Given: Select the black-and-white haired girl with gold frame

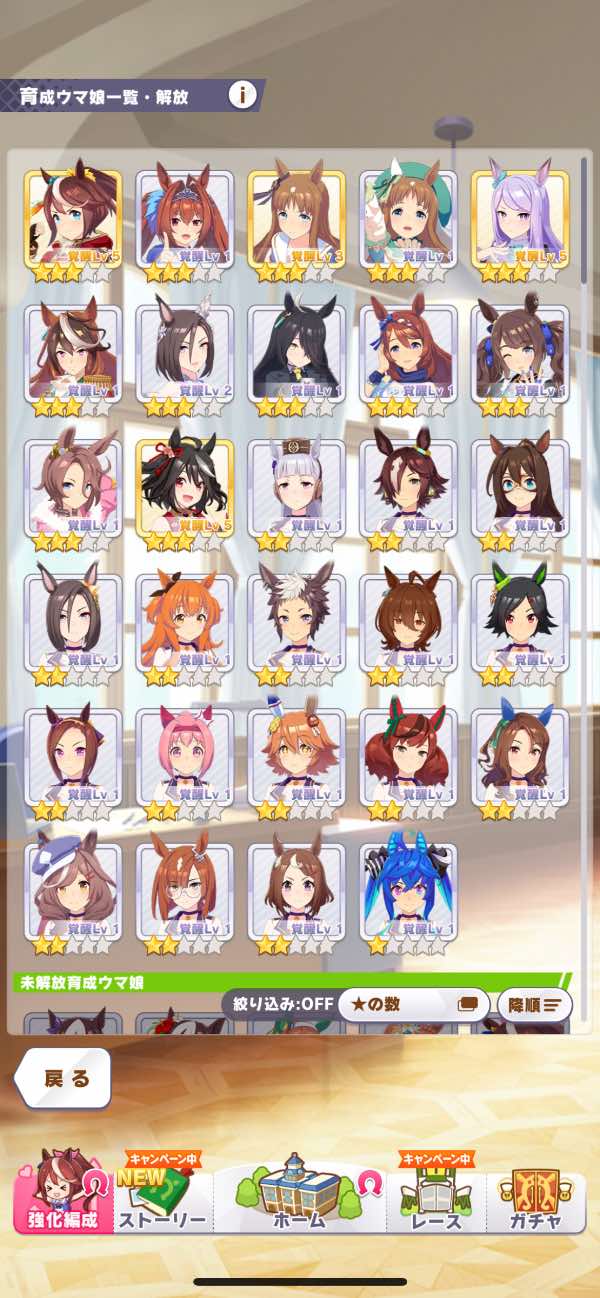Looking at the screenshot, I should click(x=184, y=490).
